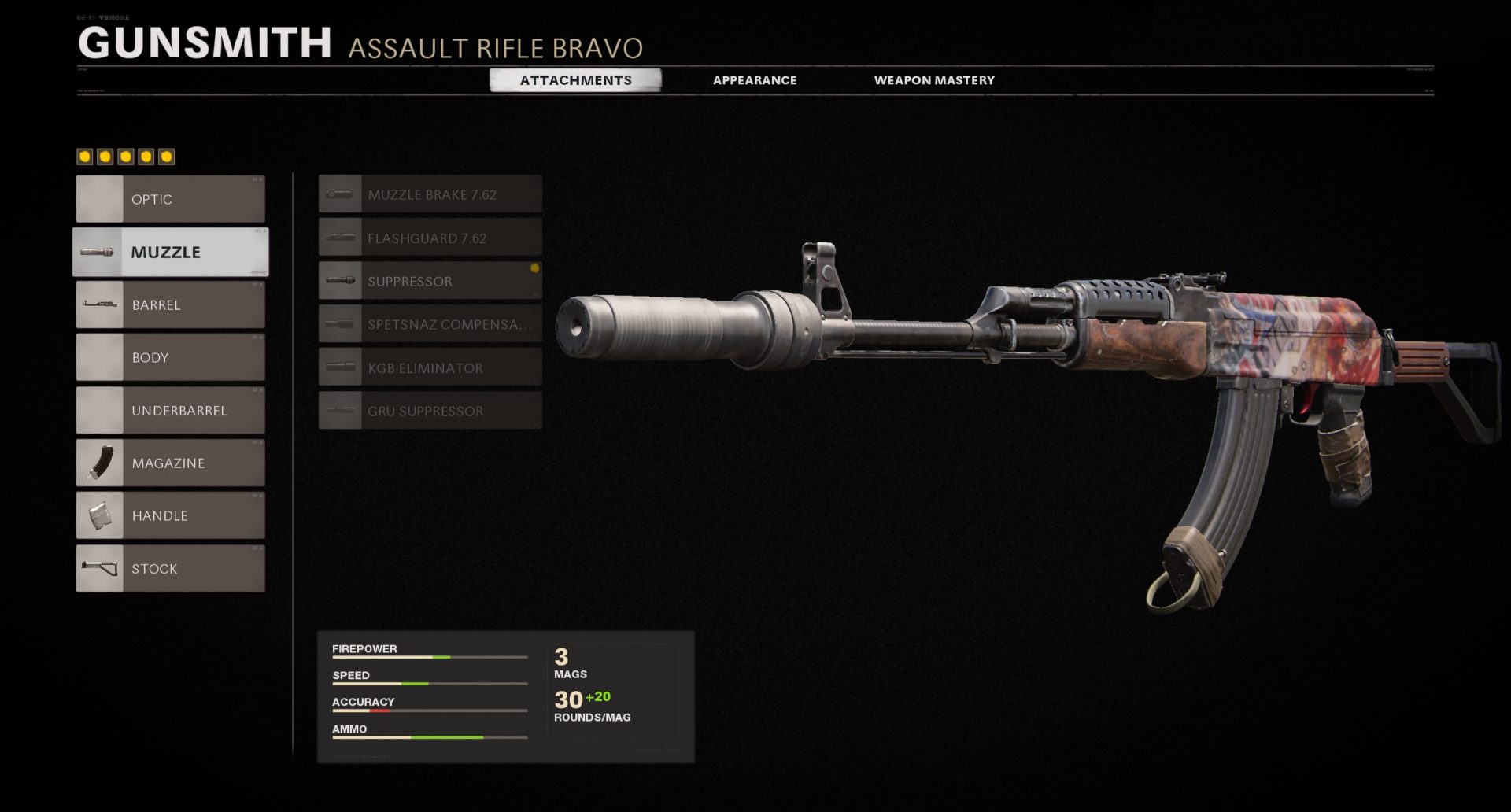The height and width of the screenshot is (812, 1511).
Task: Open the Underbarrel attachment category
Action: pos(171,410)
